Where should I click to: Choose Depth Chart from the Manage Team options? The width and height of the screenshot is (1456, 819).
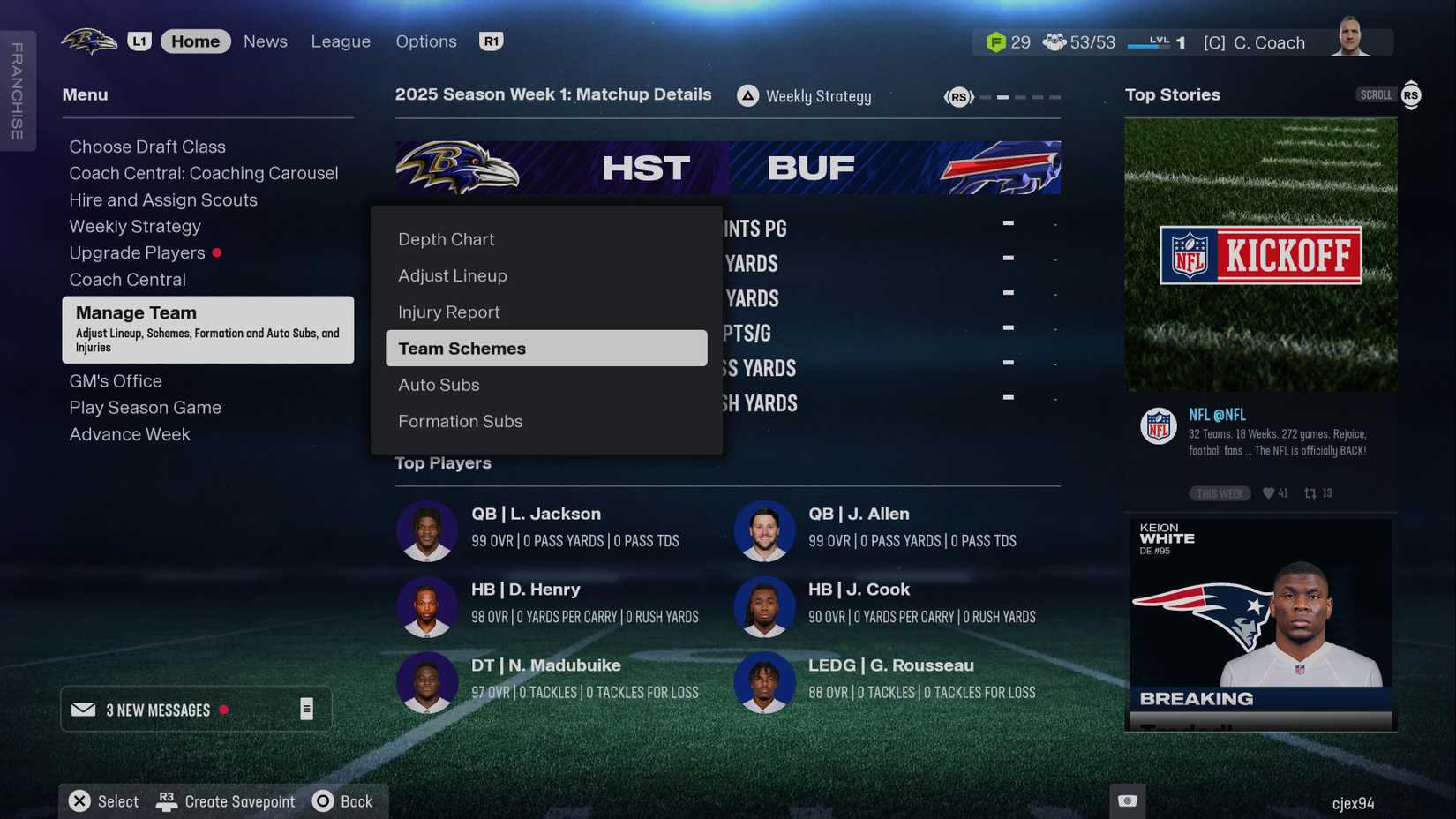pyautogui.click(x=446, y=238)
